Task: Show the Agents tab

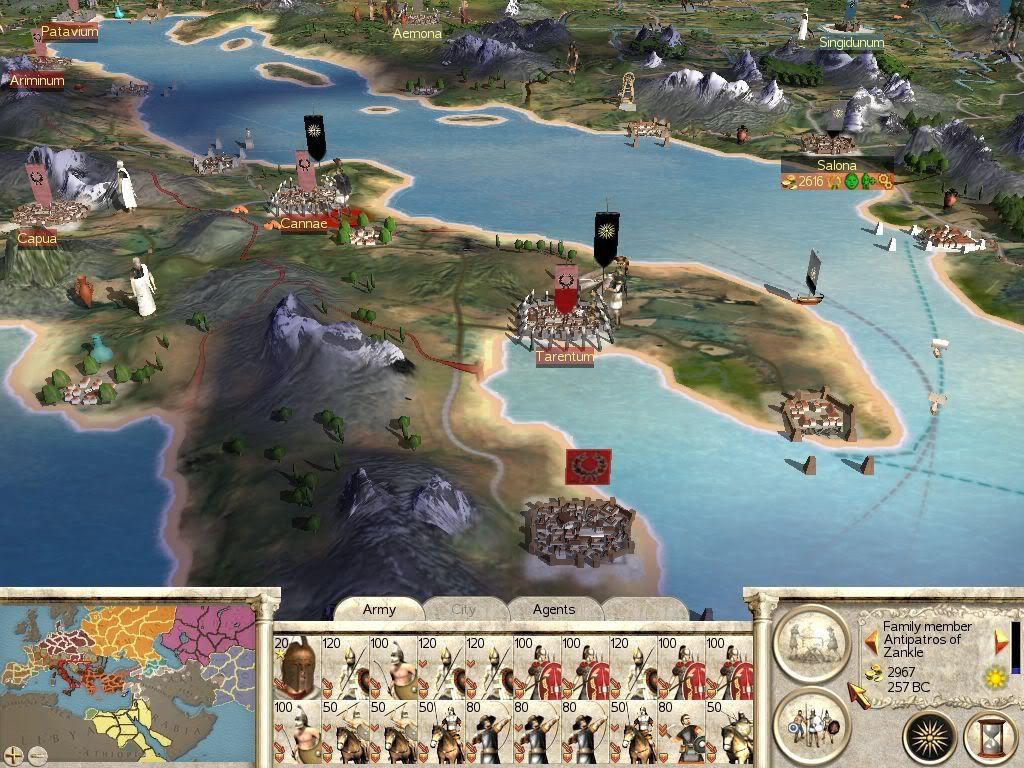Action: (553, 609)
